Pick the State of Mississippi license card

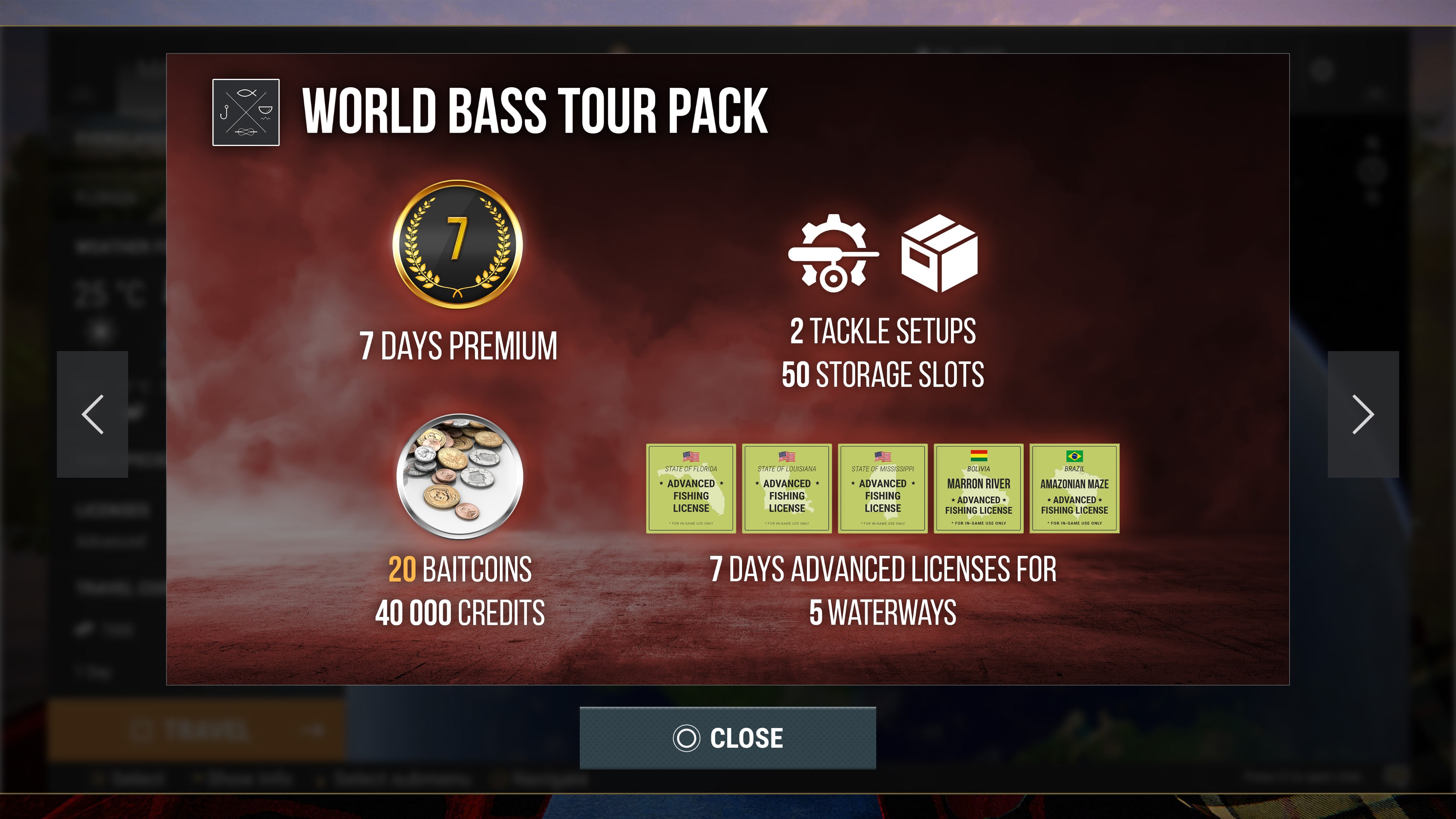pyautogui.click(x=882, y=488)
